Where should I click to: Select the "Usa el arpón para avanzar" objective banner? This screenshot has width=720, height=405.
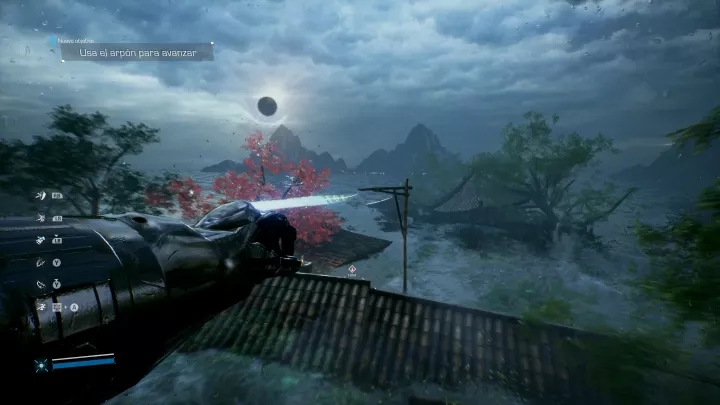pyautogui.click(x=137, y=52)
